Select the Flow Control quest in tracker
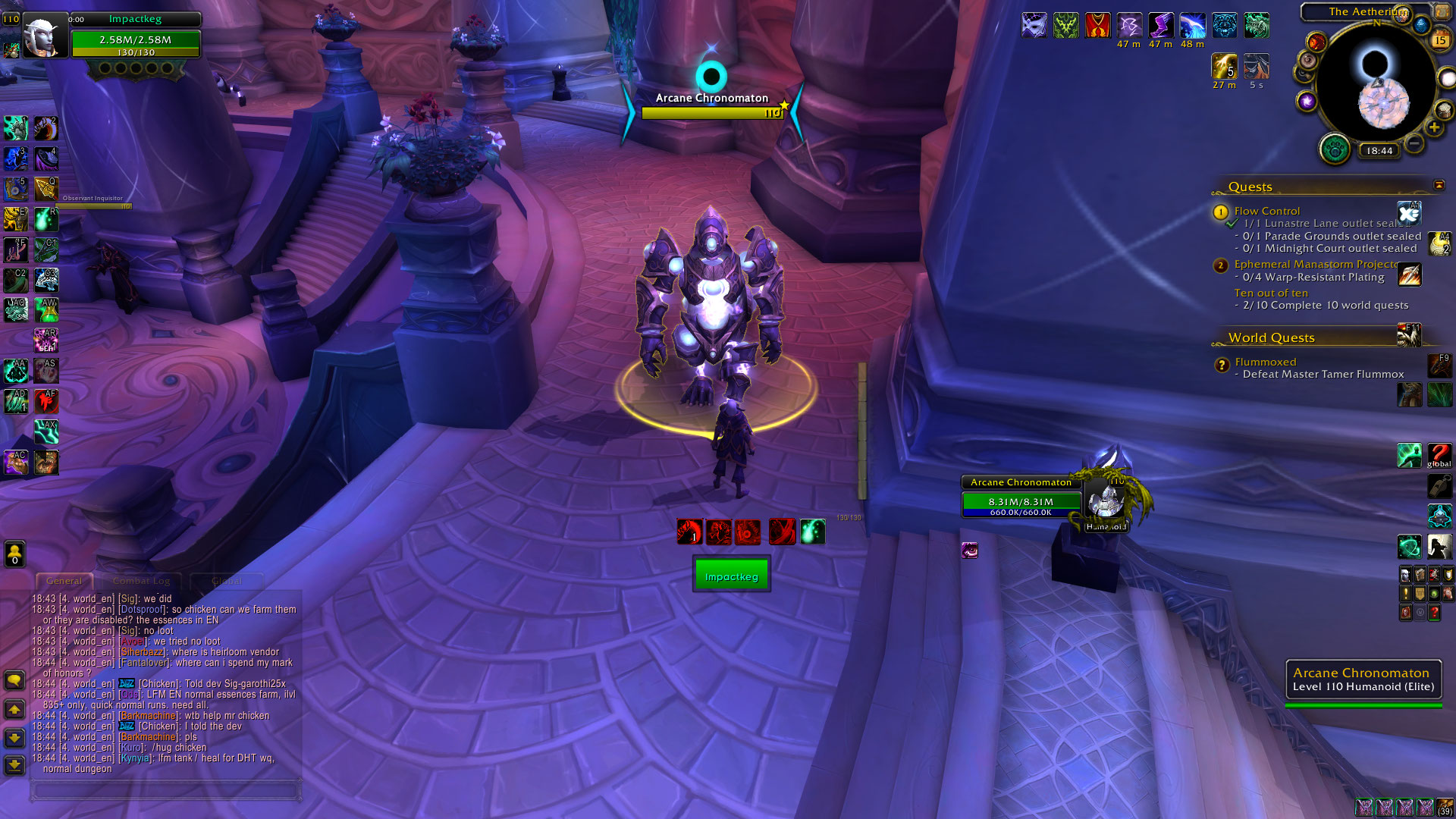The image size is (1456, 819). tap(1266, 211)
